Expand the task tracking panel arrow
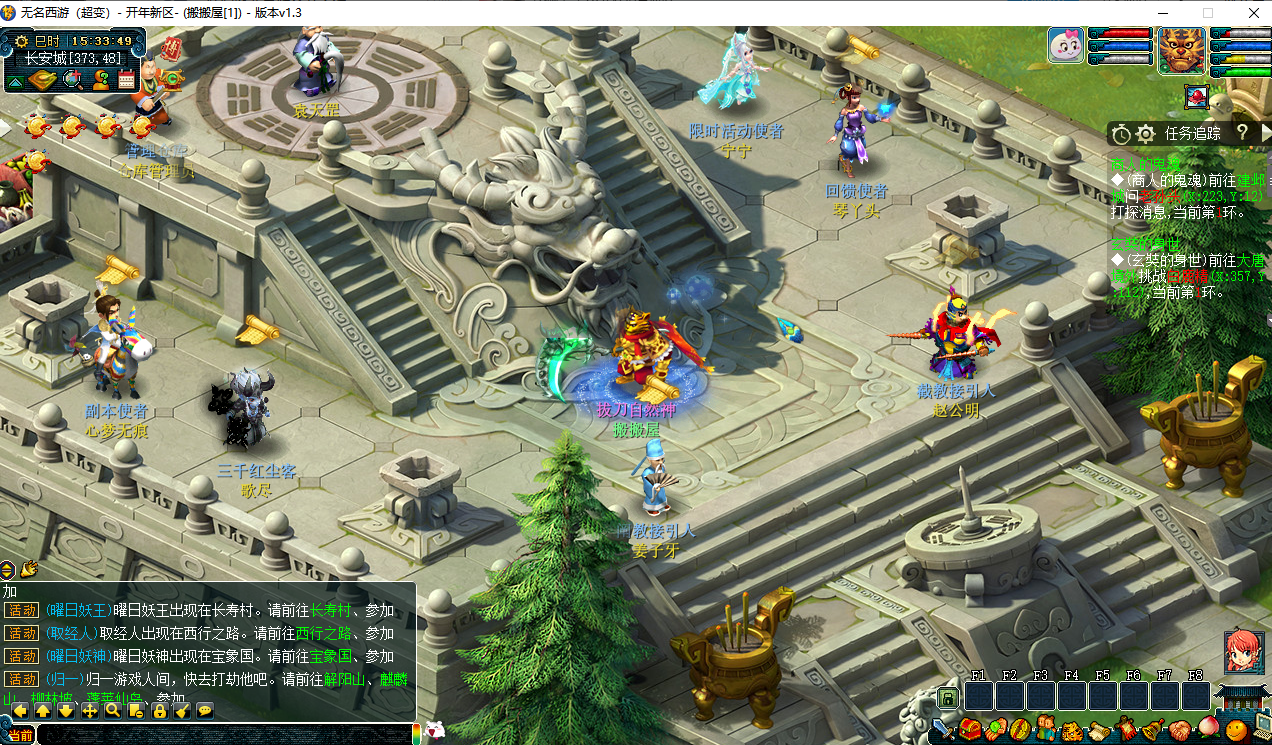This screenshot has width=1272, height=745. (1265, 133)
